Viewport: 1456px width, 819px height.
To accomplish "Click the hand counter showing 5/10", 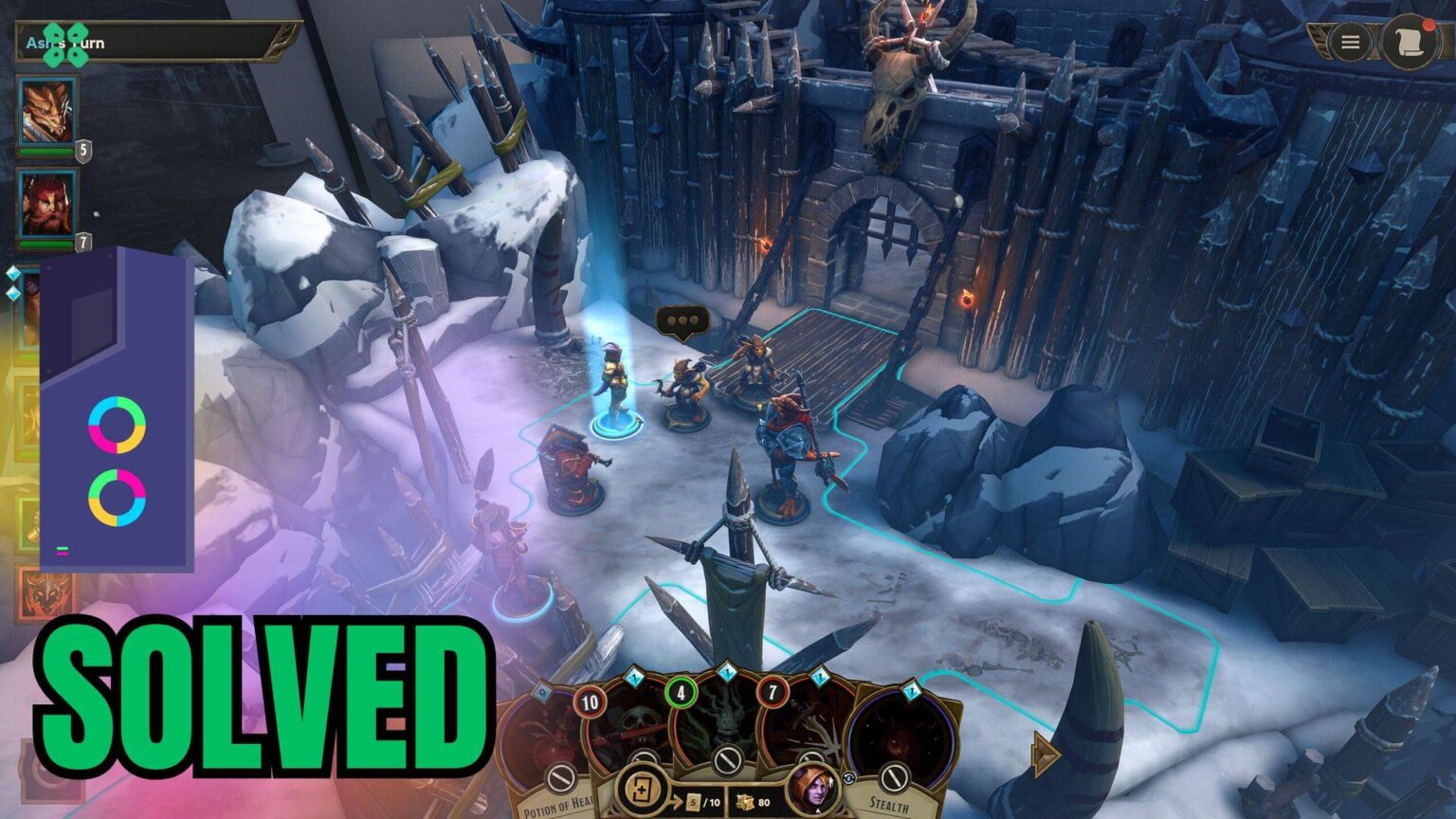I will [700, 802].
